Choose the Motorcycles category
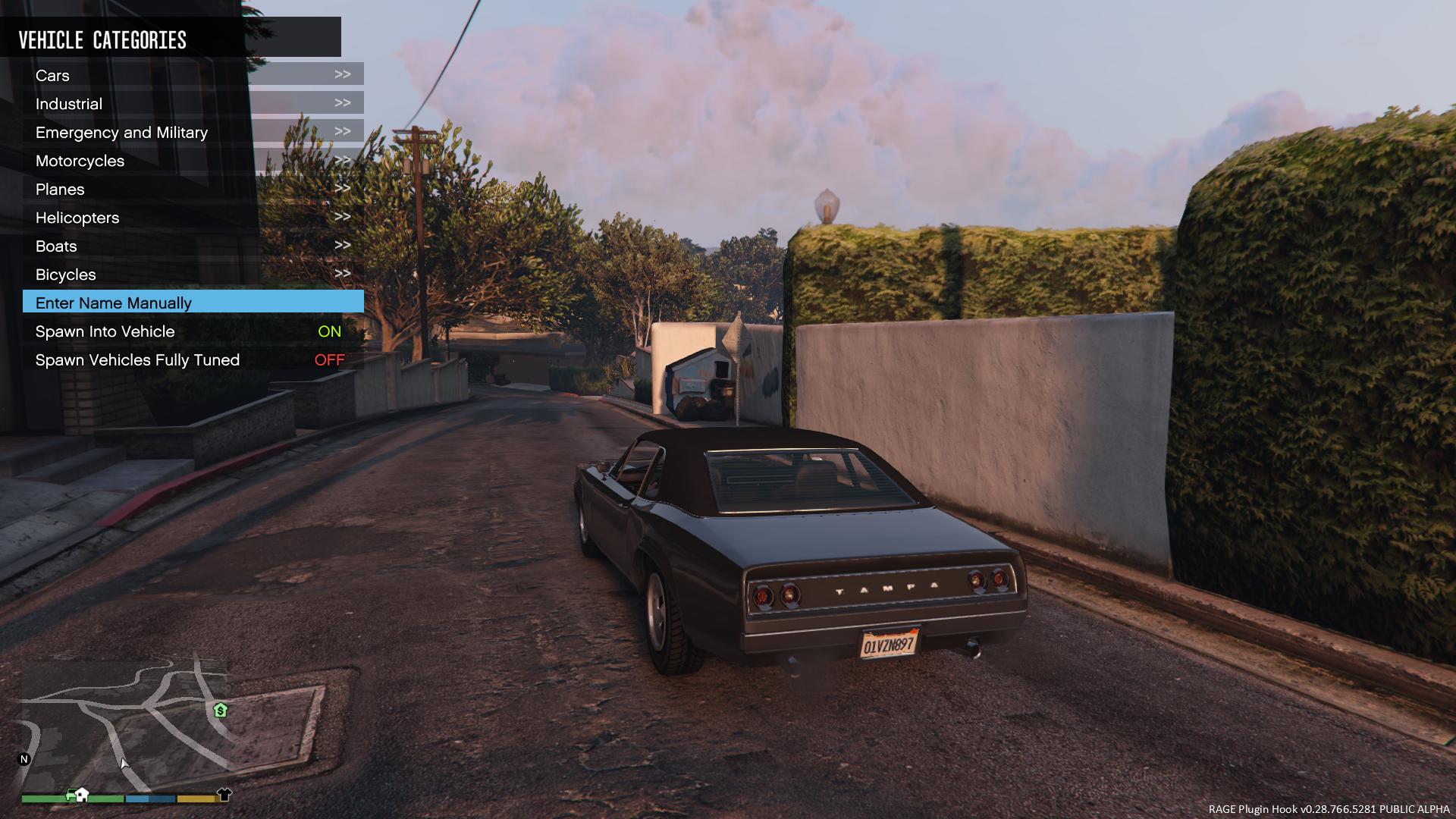Screen dimensions: 1456x819 coord(193,161)
